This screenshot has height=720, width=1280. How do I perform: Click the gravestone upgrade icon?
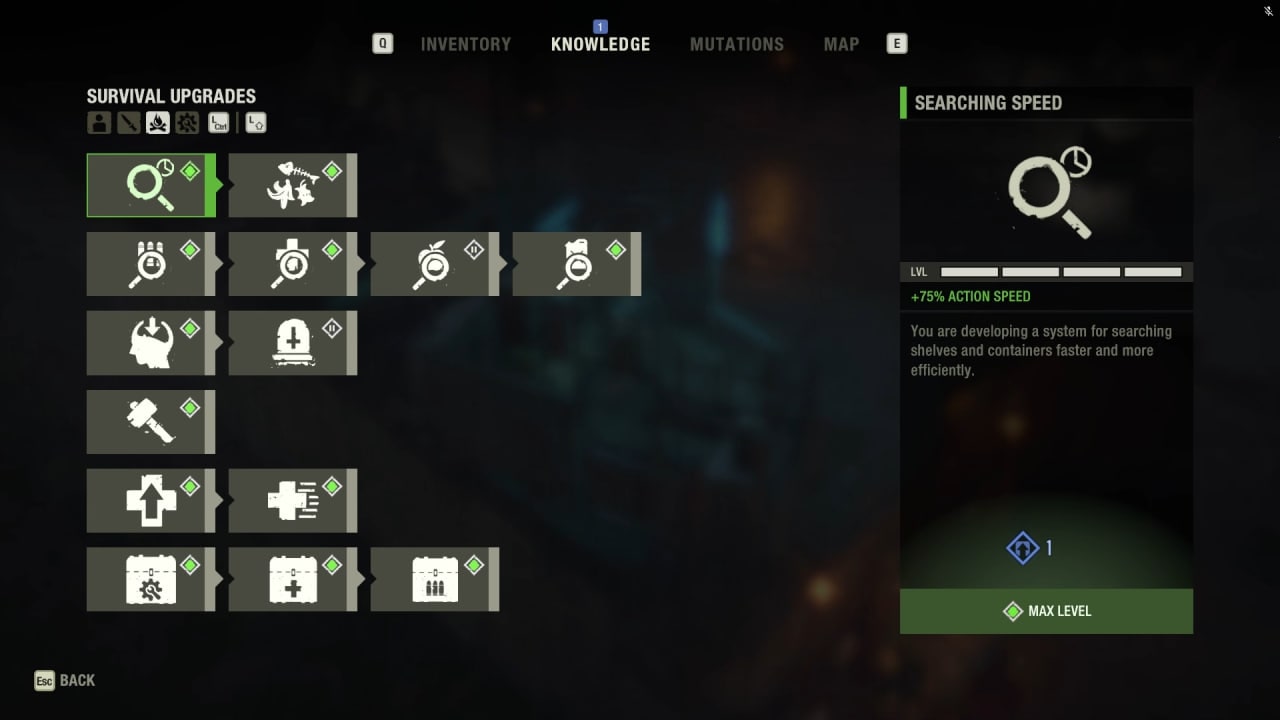pos(292,342)
